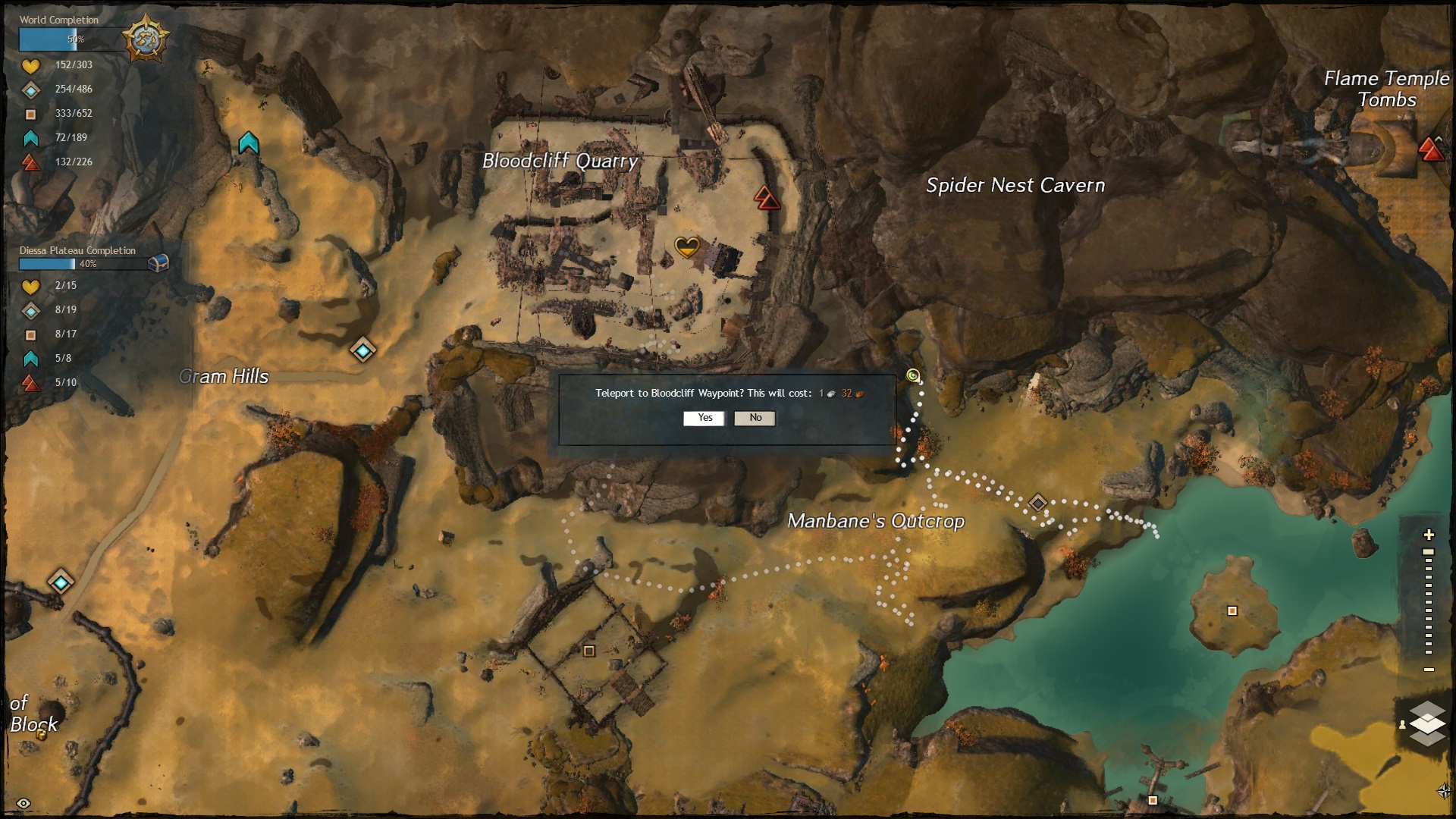
Task: Decline the teleport with No
Action: coord(755,418)
